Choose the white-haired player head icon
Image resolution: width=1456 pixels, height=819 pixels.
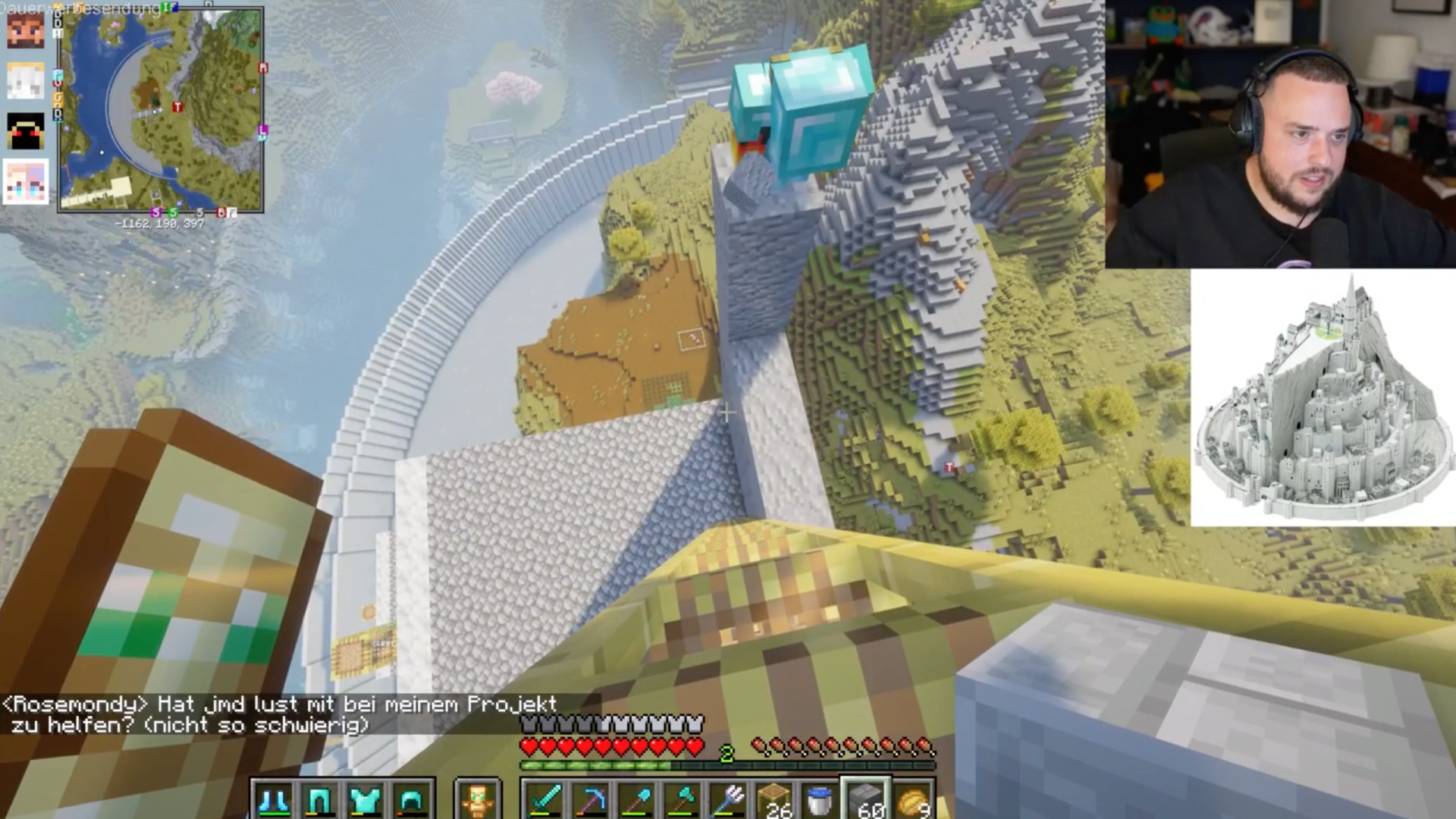click(x=26, y=80)
